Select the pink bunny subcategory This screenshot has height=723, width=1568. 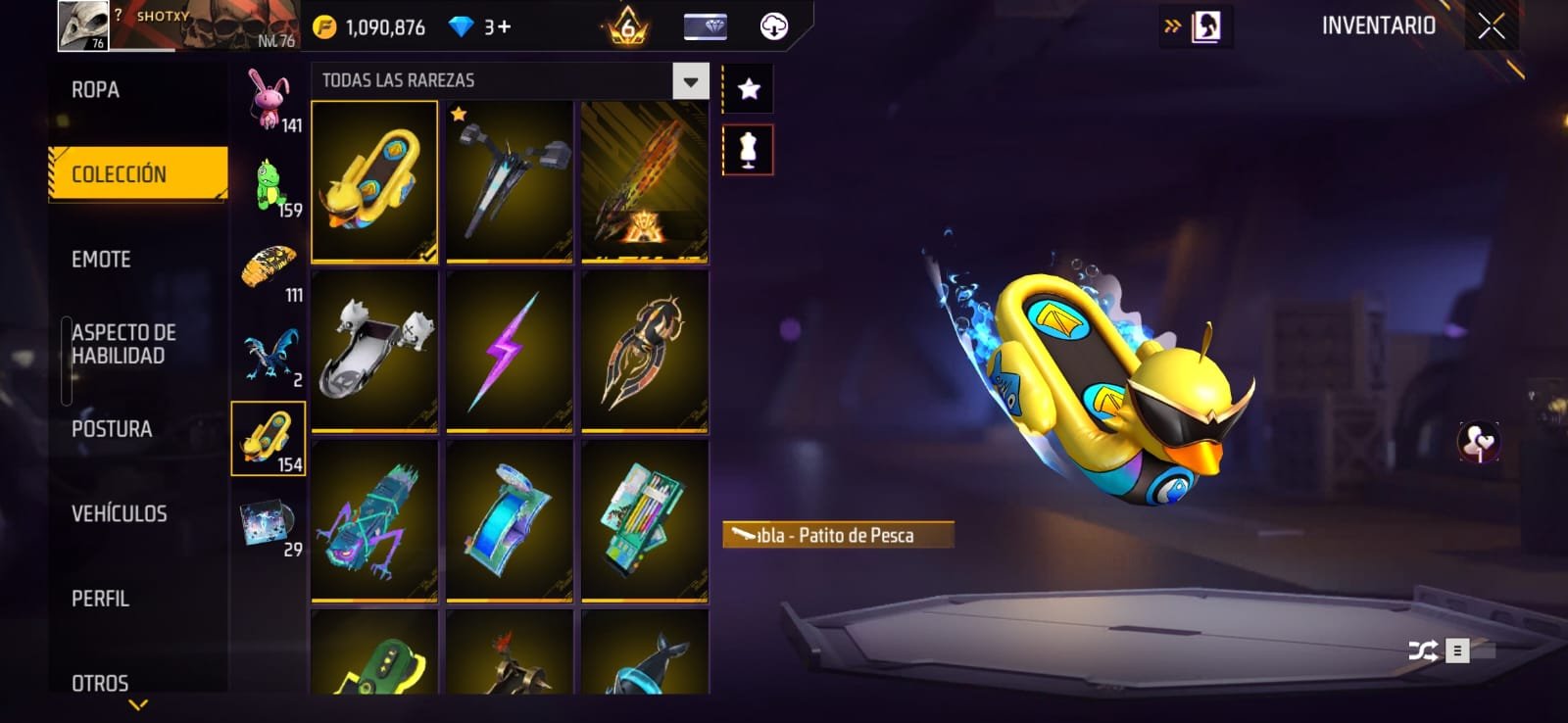coord(269,100)
